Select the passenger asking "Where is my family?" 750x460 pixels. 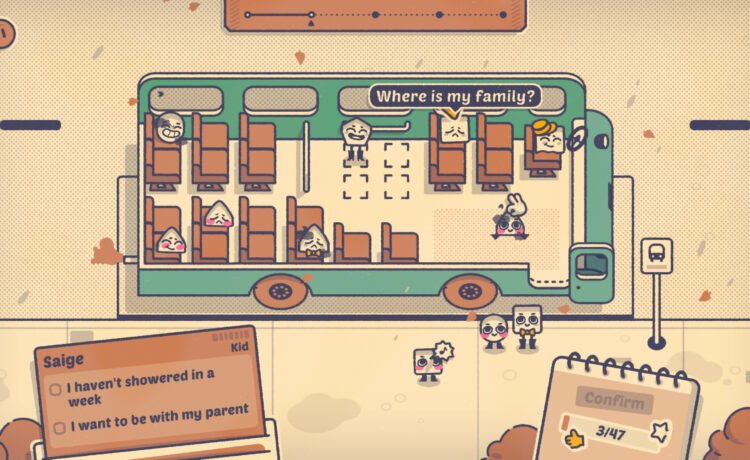click(x=453, y=131)
